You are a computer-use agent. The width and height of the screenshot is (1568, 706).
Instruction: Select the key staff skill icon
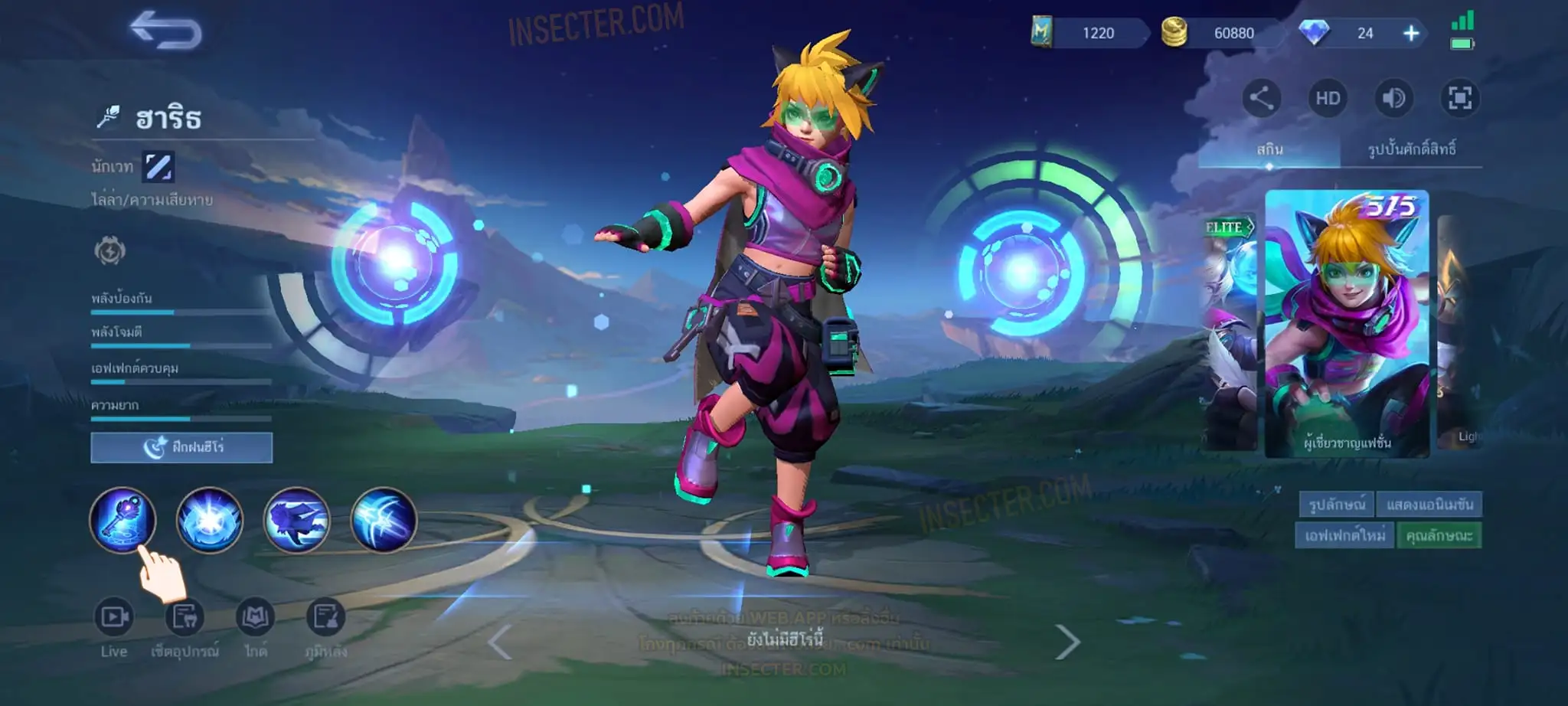pyautogui.click(x=122, y=520)
